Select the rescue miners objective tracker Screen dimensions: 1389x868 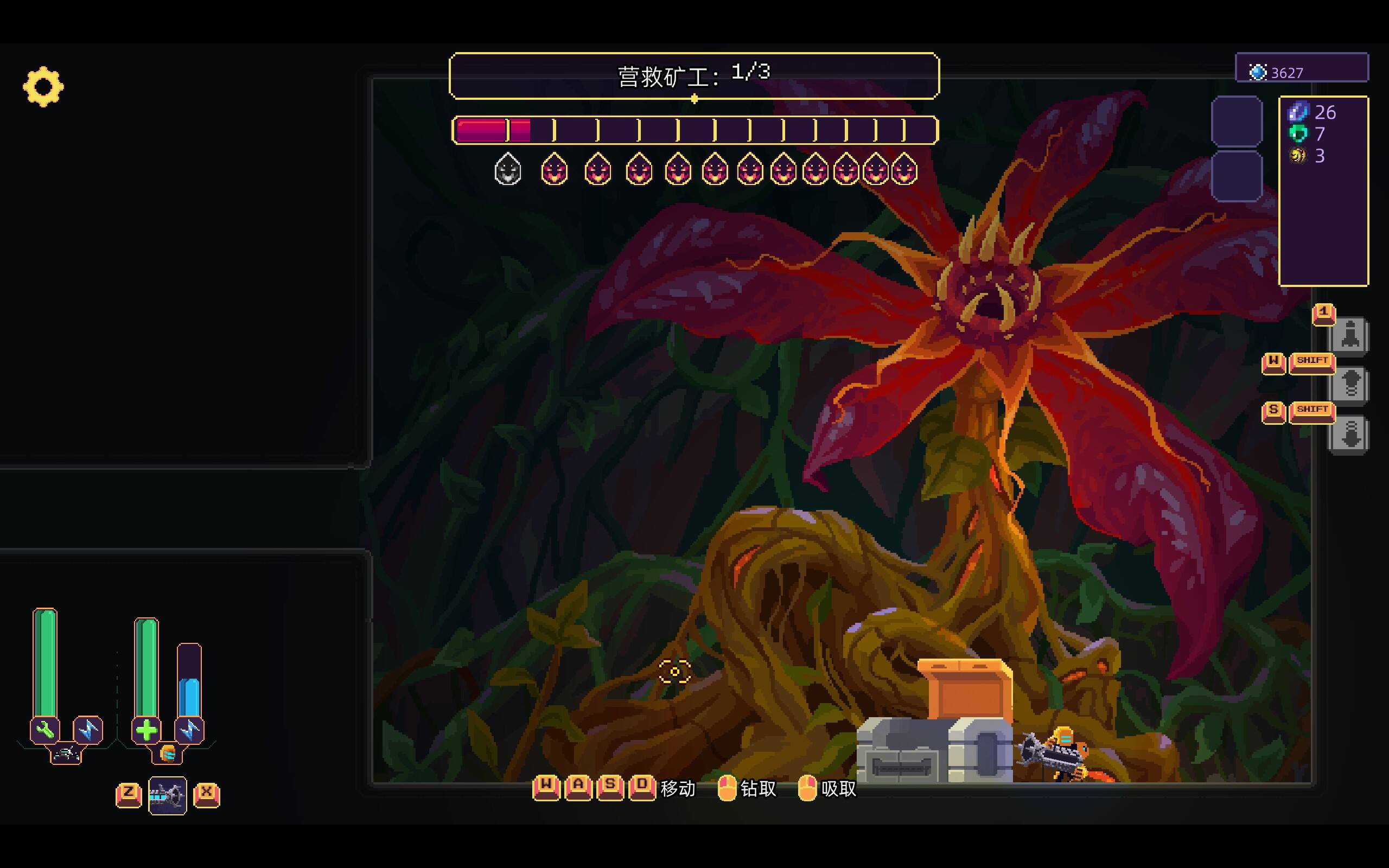[693, 76]
